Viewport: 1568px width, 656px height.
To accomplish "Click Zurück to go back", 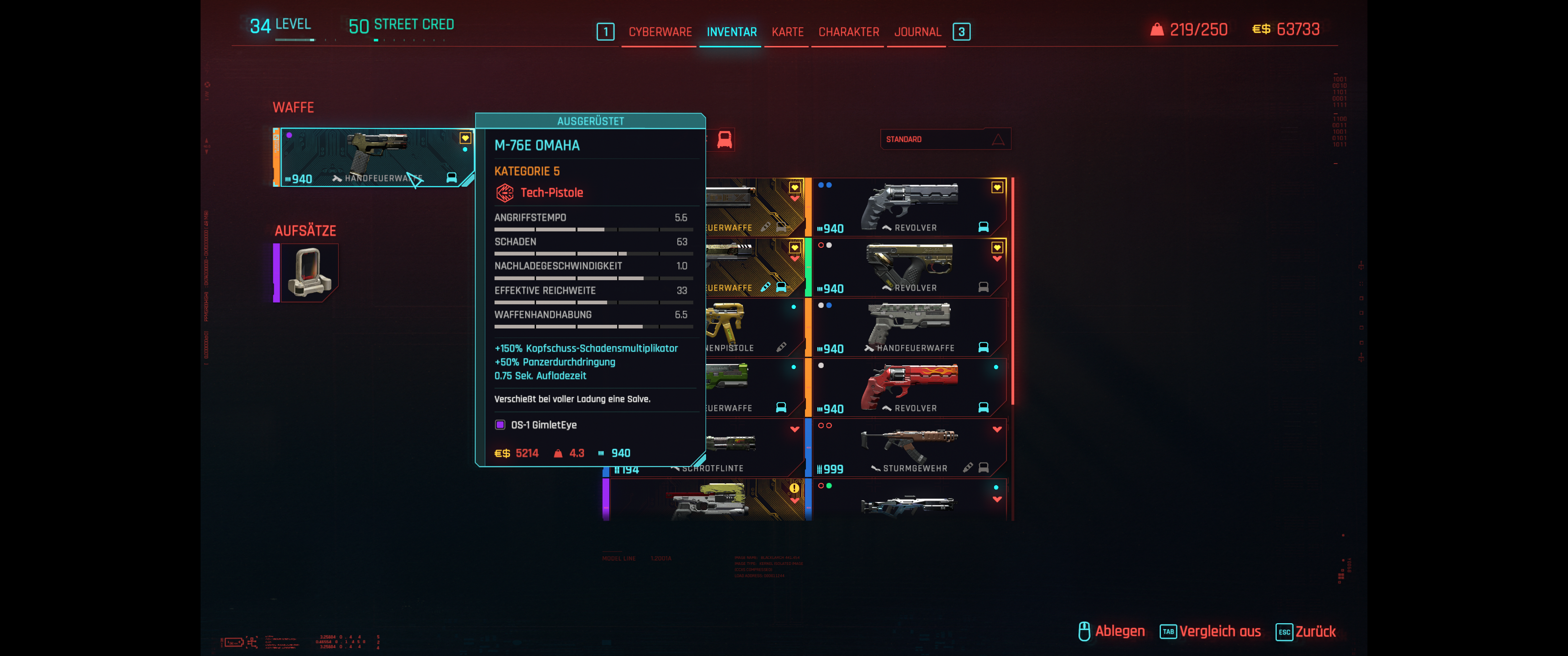I will coord(1316,631).
